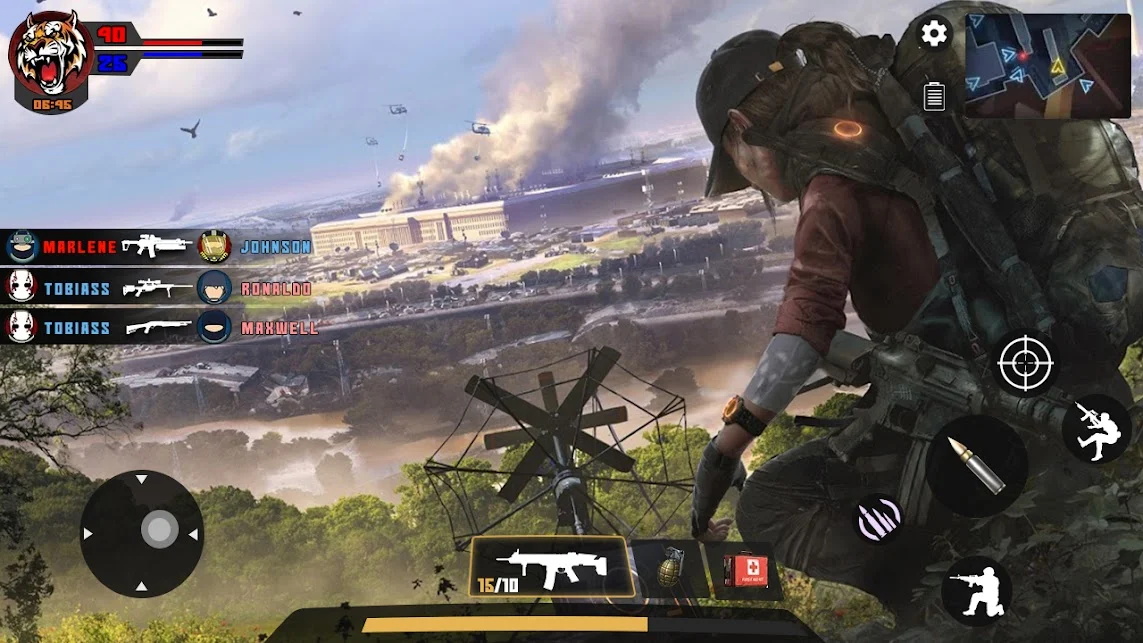Click the virtual movement joystick
The width and height of the screenshot is (1143, 643).
tap(142, 532)
